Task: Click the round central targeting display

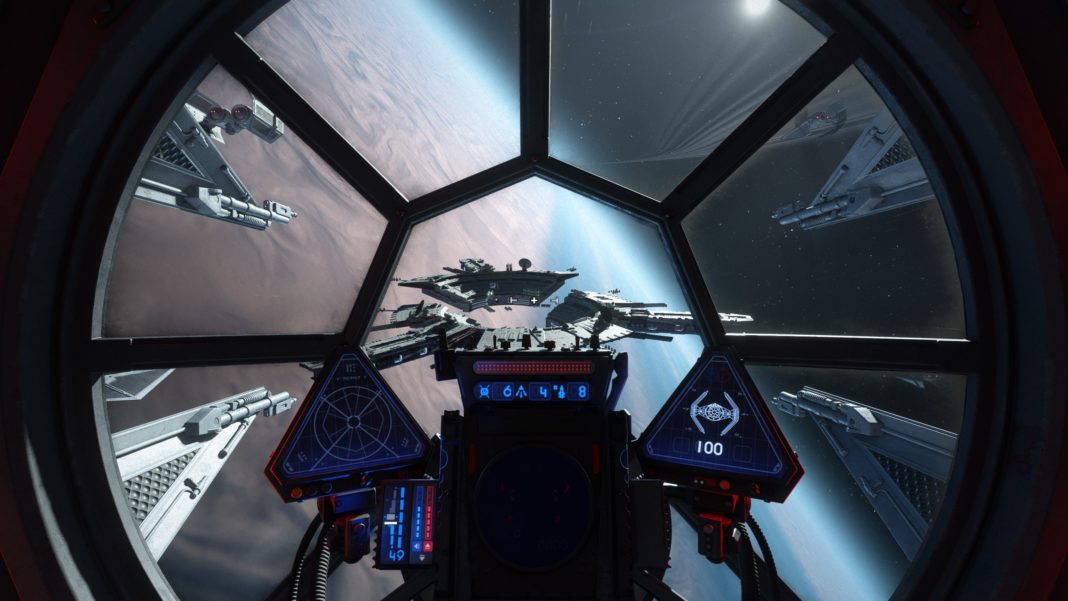Action: point(533,498)
